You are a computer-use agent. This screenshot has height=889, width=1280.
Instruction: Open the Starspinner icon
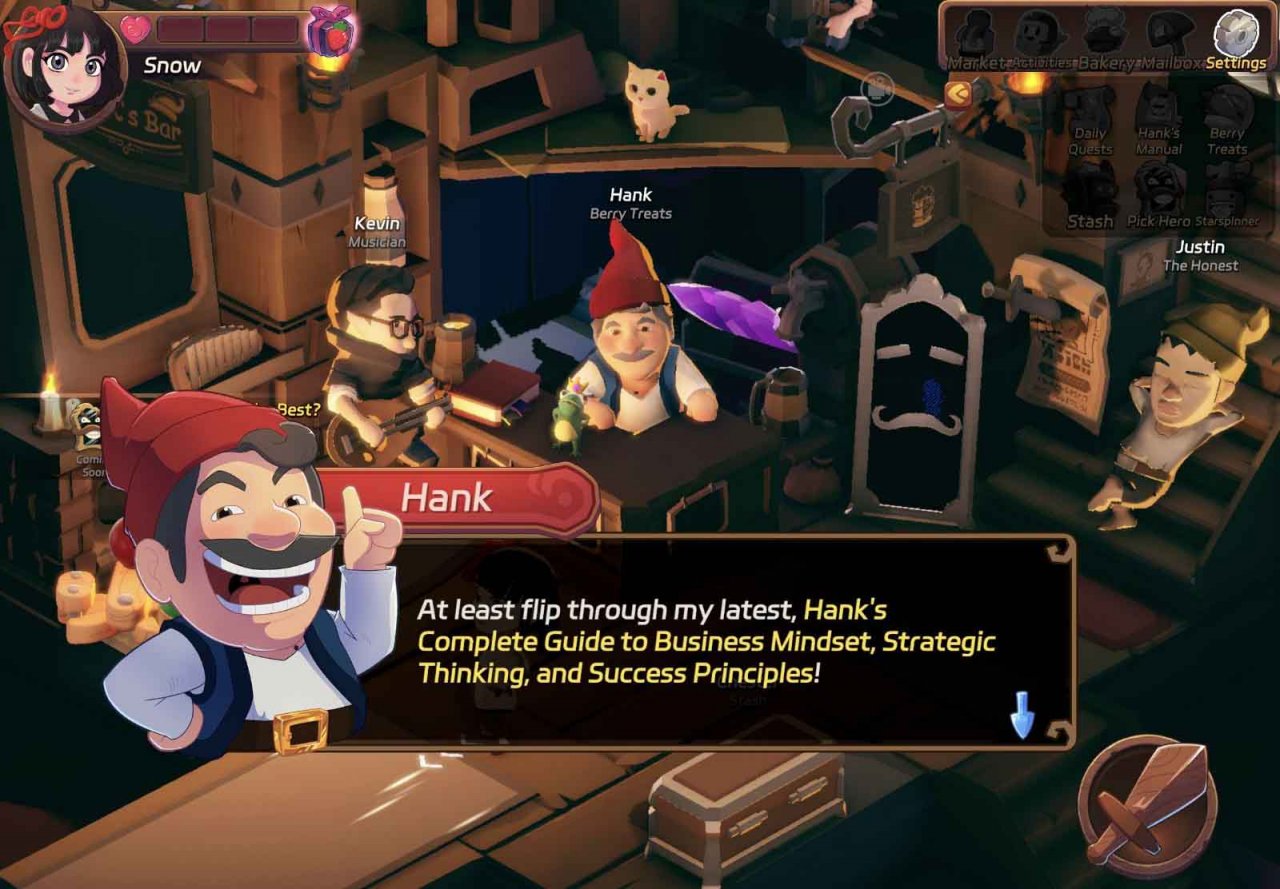[x=1226, y=185]
